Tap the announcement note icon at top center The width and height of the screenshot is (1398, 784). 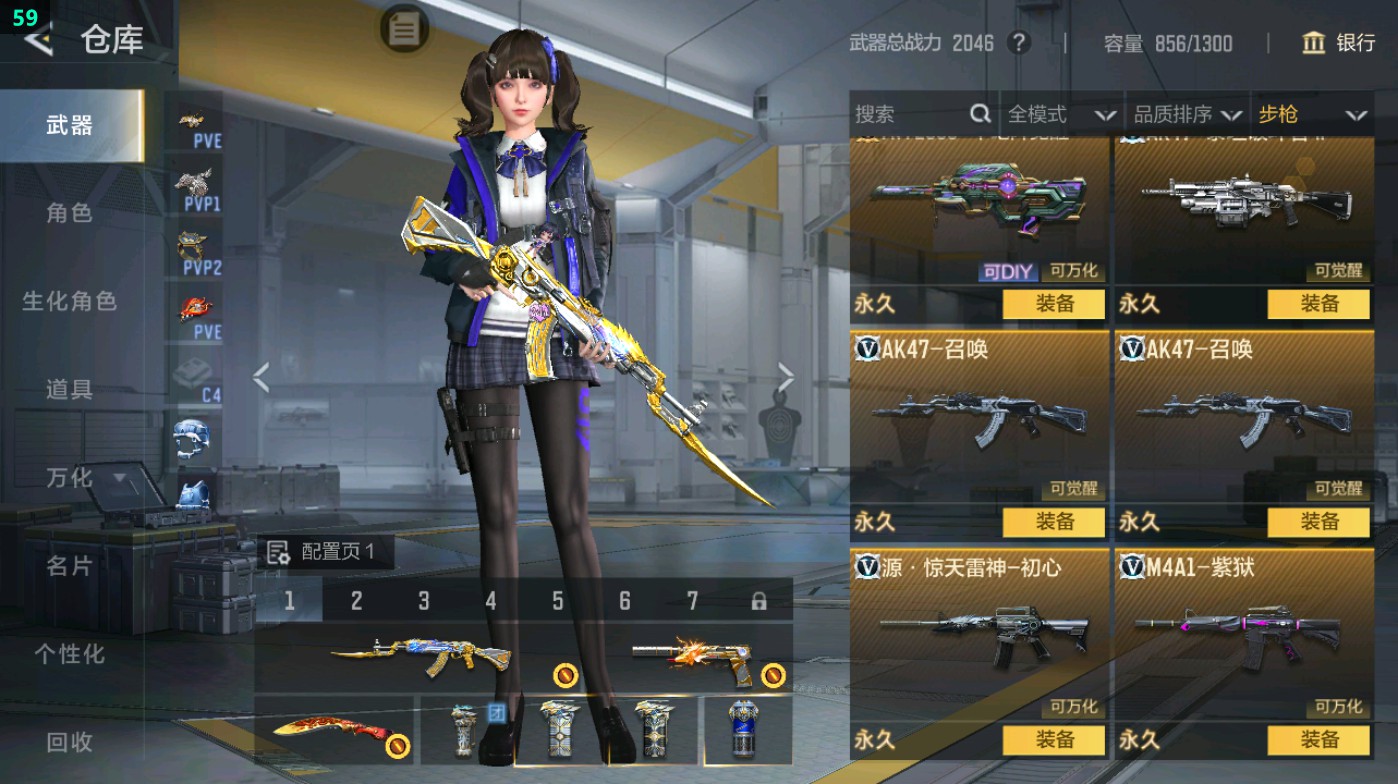tap(403, 30)
